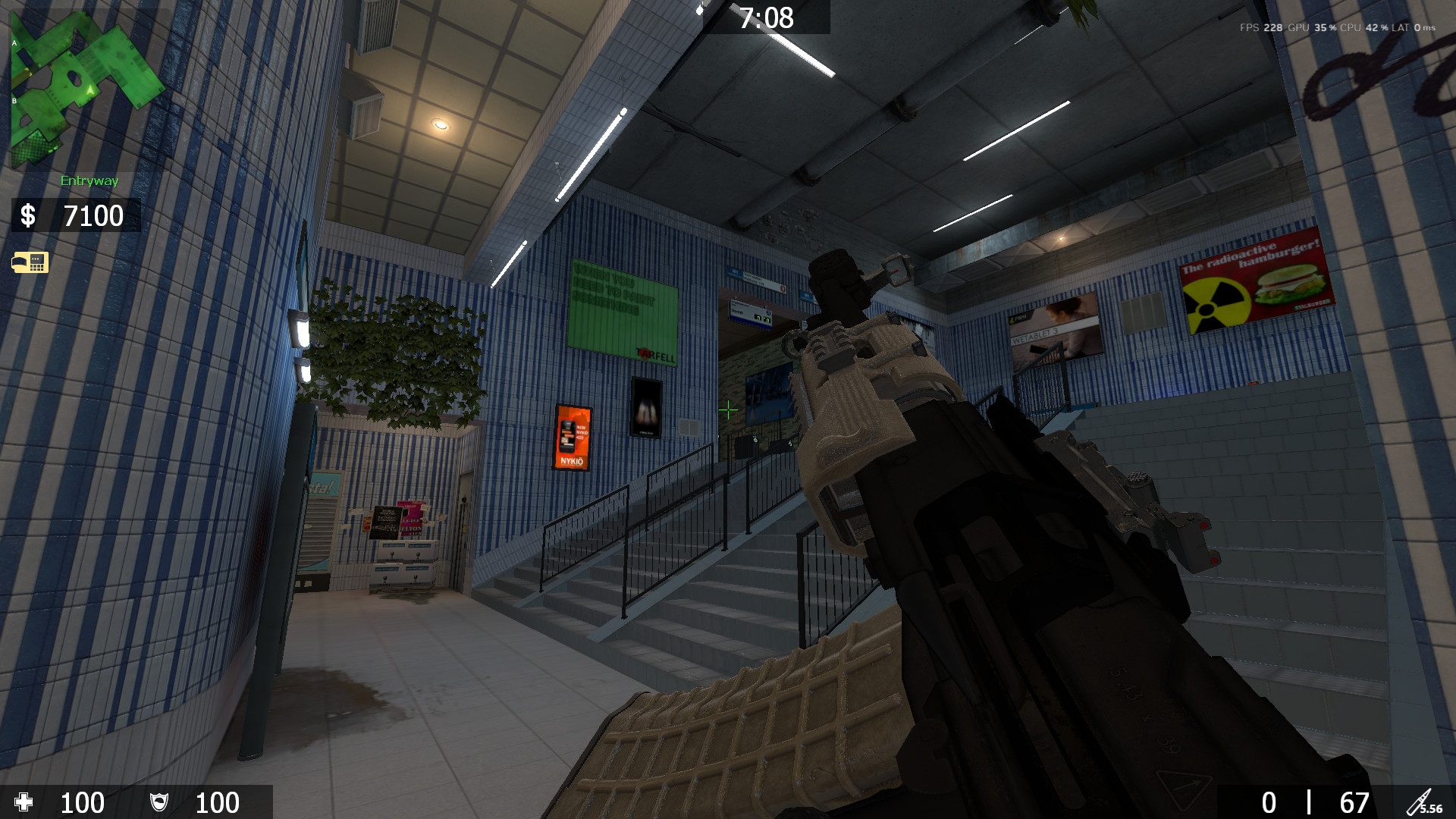Select the health cross icon in bottom bar
Screen dimensions: 1456x819
click(25, 803)
